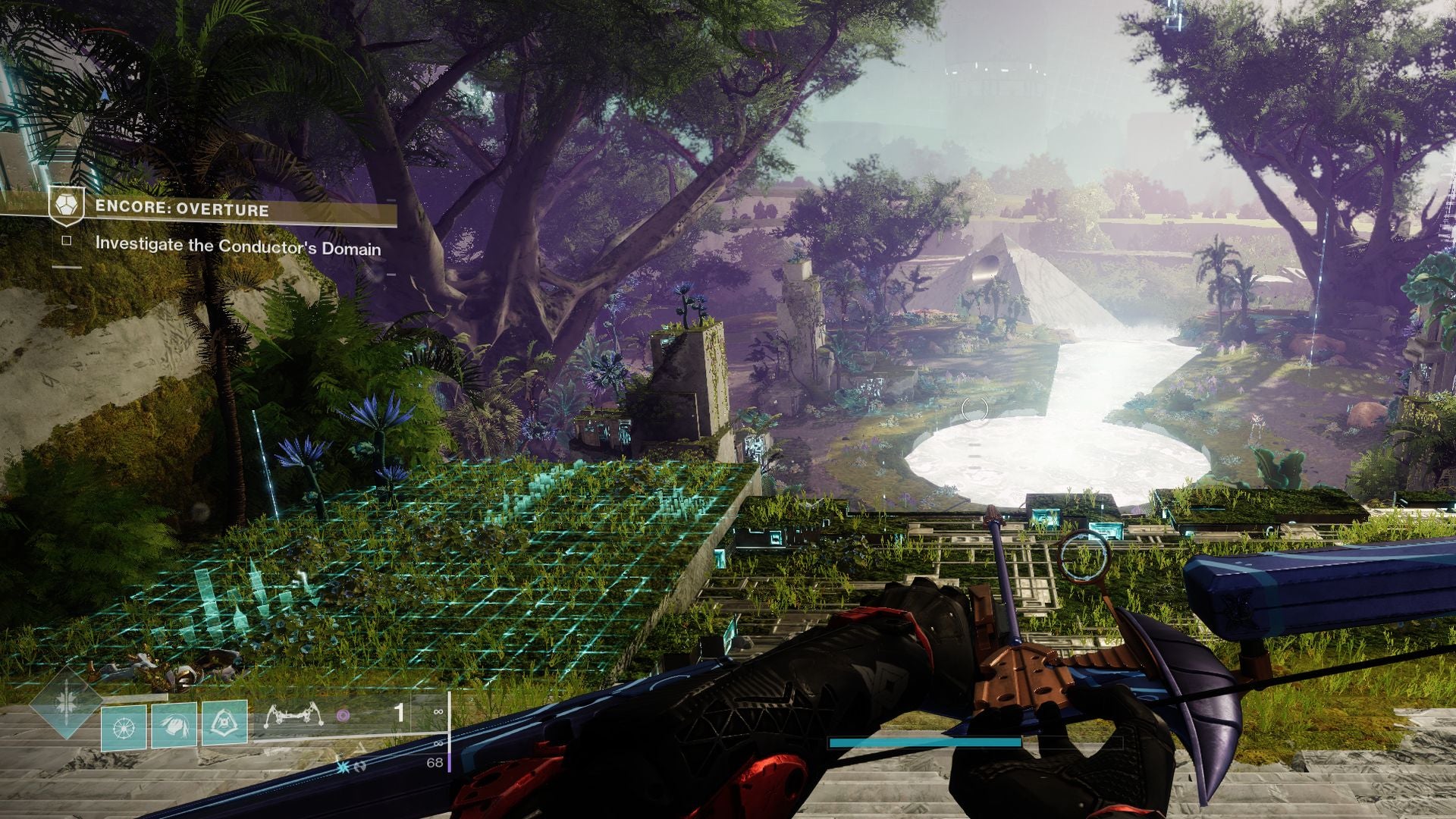Click the spider-emblem class ability icon
This screenshot has width=1456, height=819.
pyautogui.click(x=225, y=723)
